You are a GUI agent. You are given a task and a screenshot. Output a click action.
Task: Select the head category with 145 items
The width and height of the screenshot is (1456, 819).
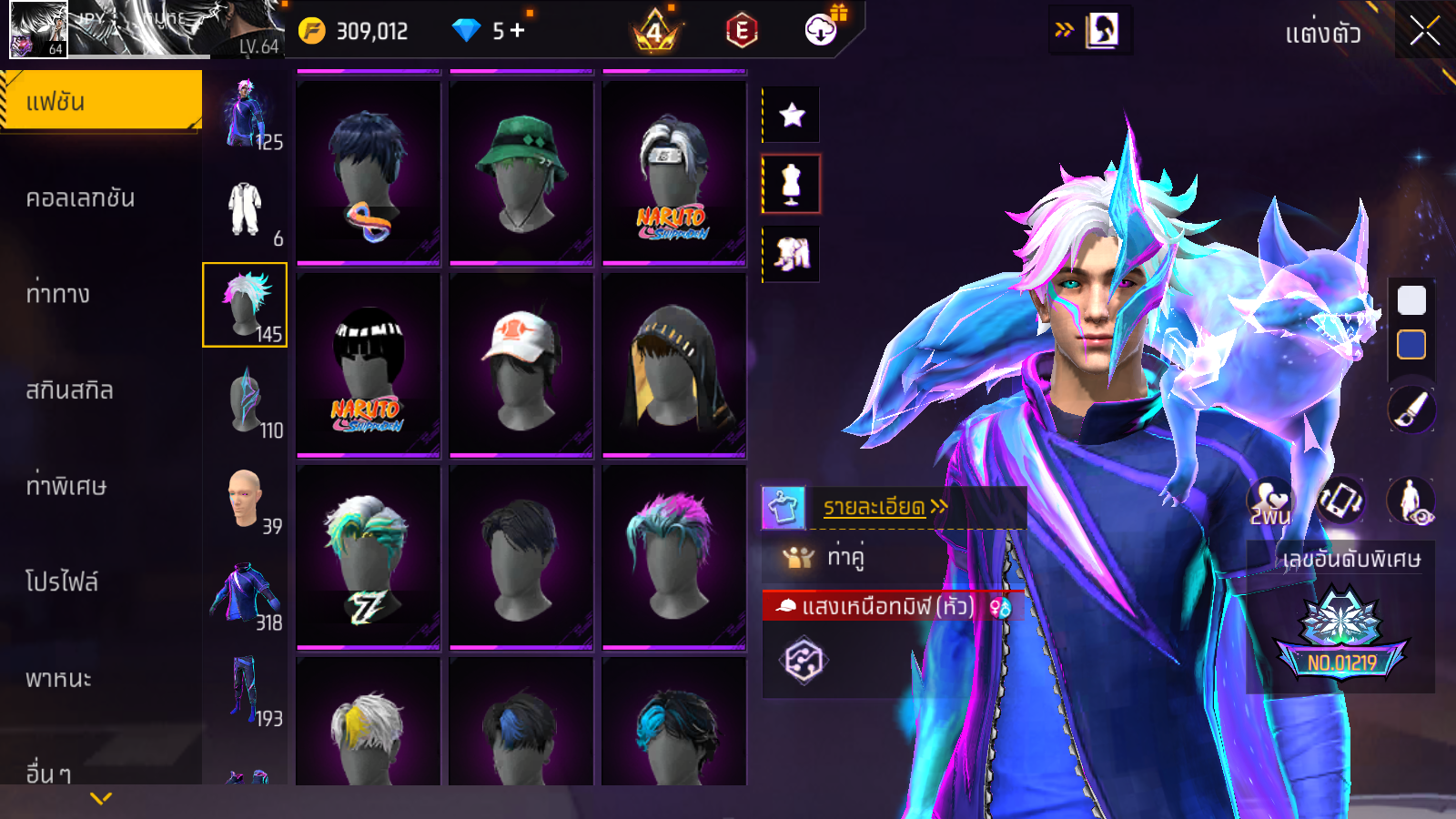[245, 305]
